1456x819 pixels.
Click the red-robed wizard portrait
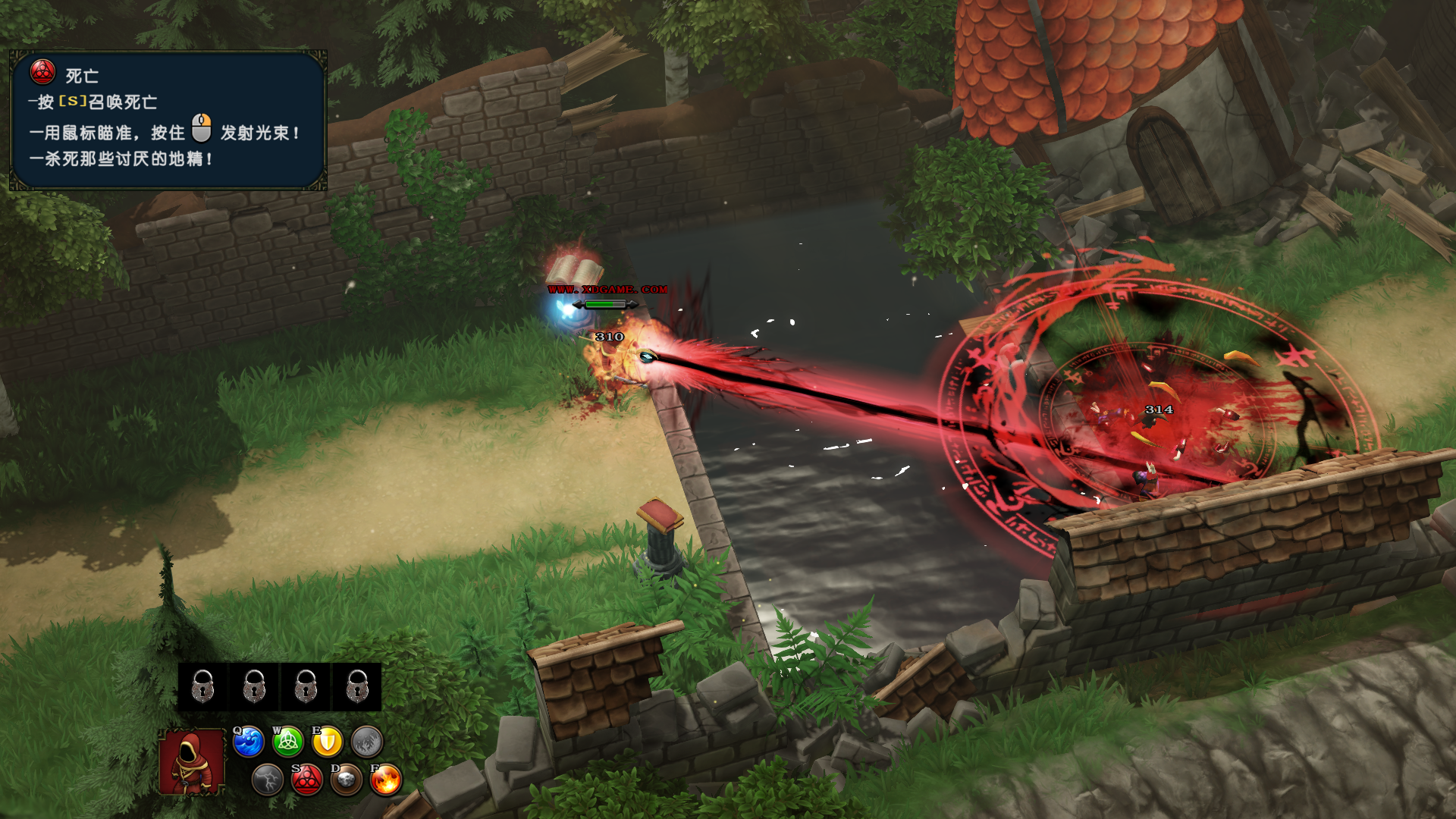click(x=192, y=761)
